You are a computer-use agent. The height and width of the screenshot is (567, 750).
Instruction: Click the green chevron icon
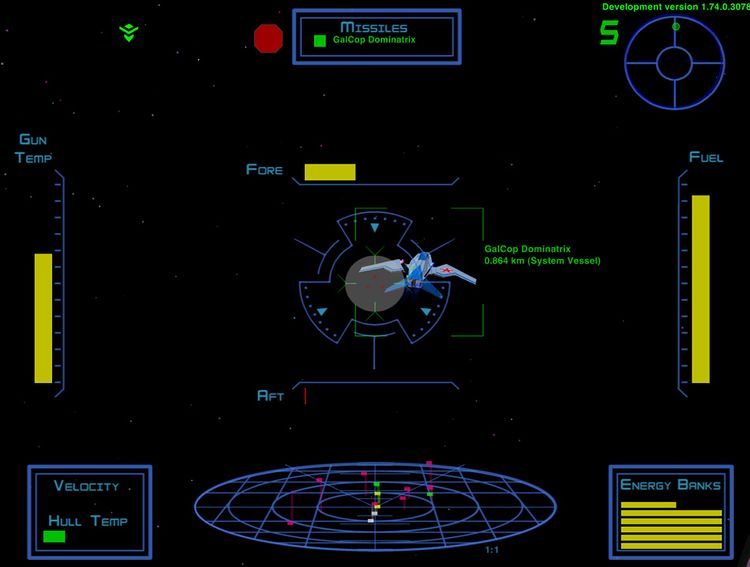[128, 33]
